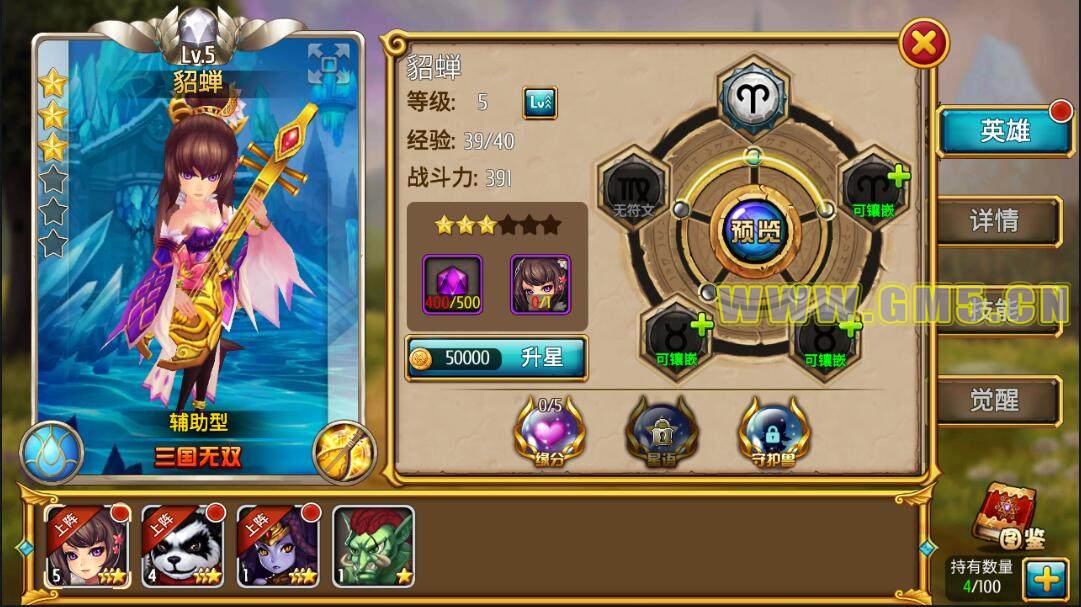Open the 缘分 heart icon
This screenshot has width=1081, height=607.
[550, 431]
